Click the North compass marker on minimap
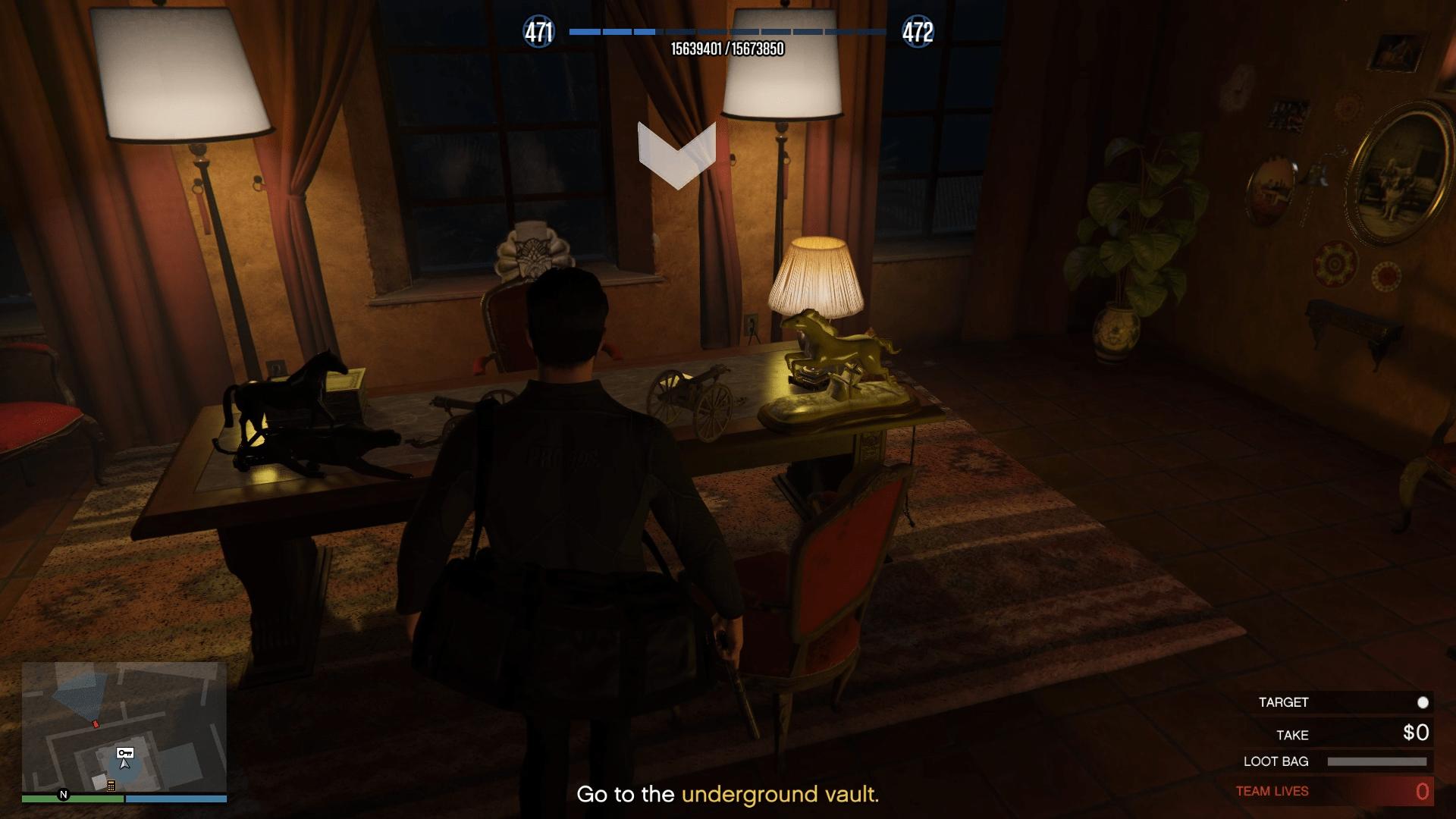This screenshot has width=1456, height=819. pos(64,795)
